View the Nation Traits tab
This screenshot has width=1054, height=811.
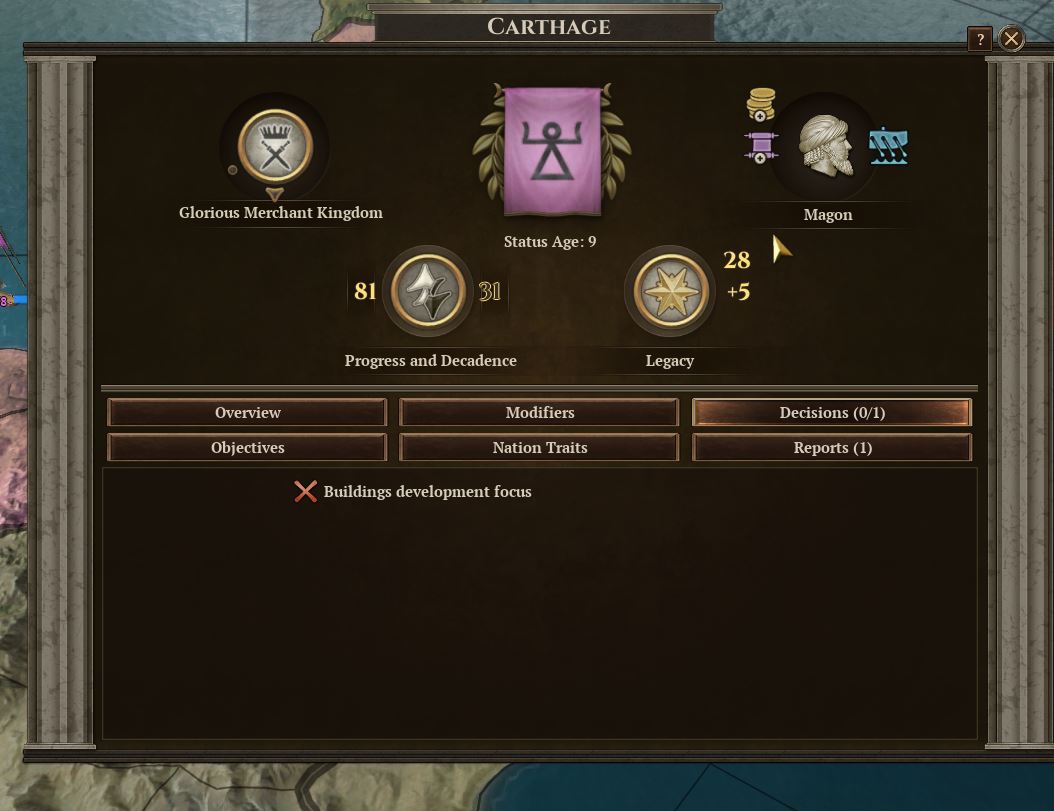[x=539, y=448]
